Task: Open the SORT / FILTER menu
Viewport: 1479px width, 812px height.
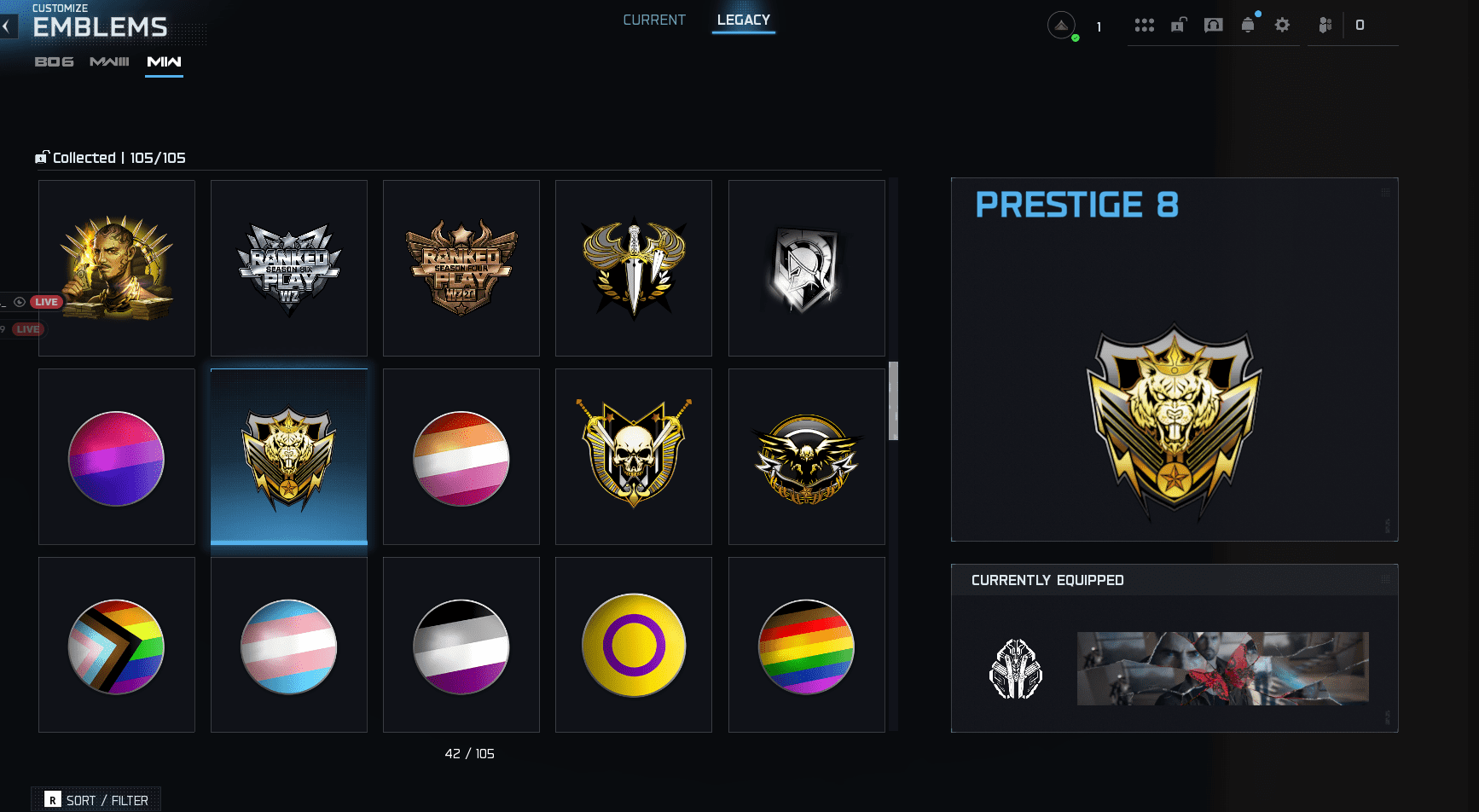Action: (x=96, y=800)
